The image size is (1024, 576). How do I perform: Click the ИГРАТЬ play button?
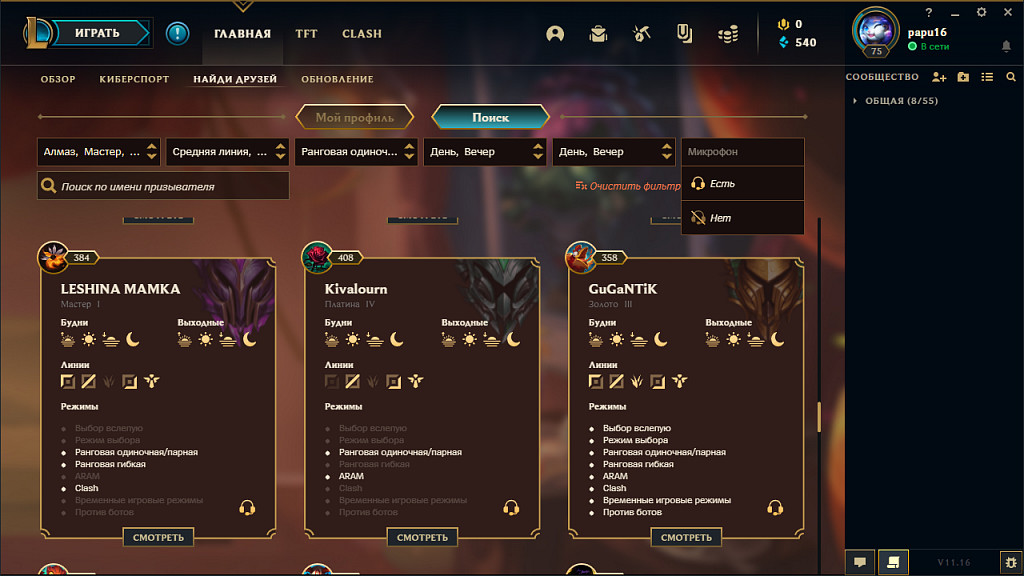pos(97,33)
